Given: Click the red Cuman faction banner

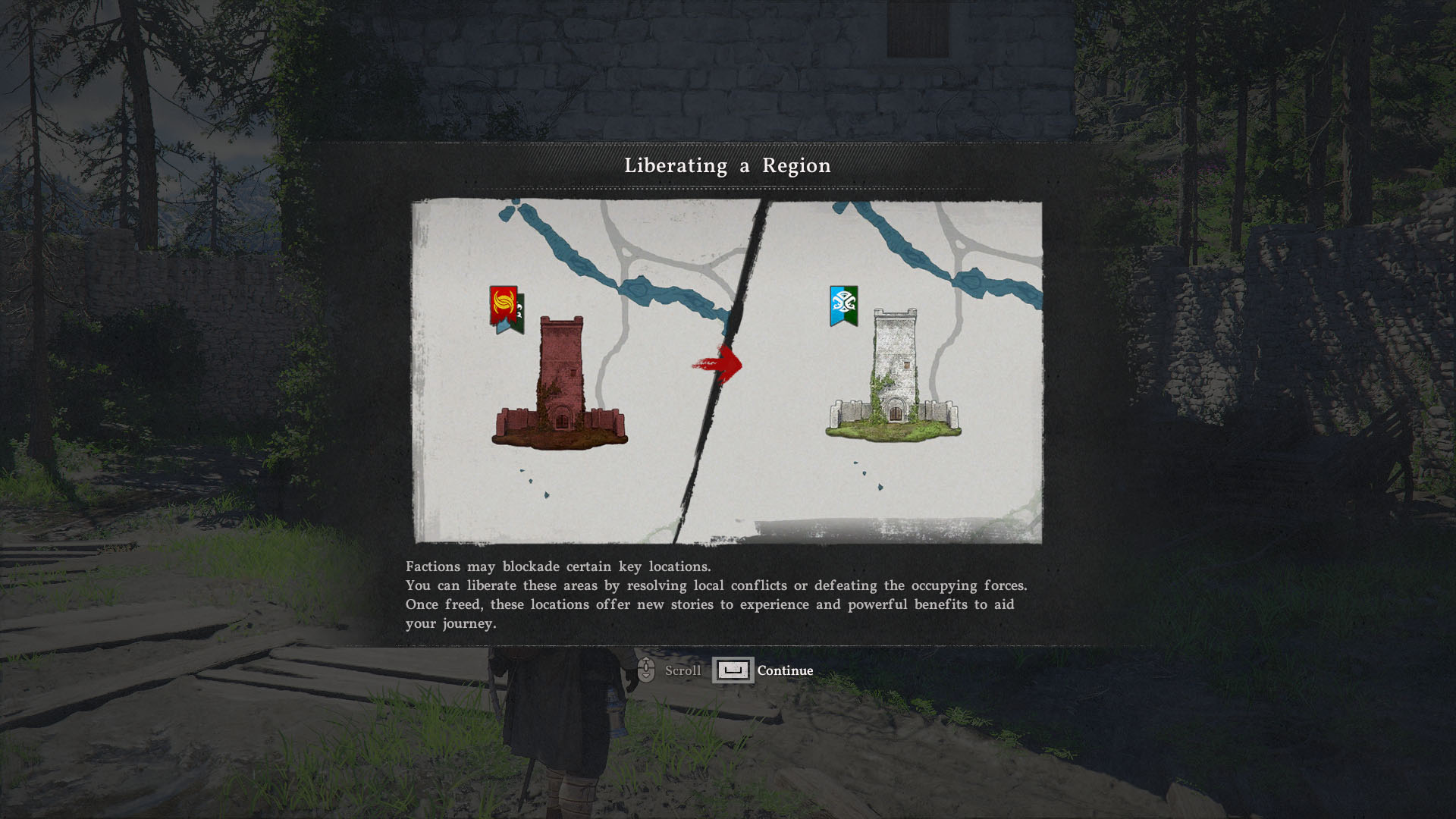Looking at the screenshot, I should click(x=503, y=303).
